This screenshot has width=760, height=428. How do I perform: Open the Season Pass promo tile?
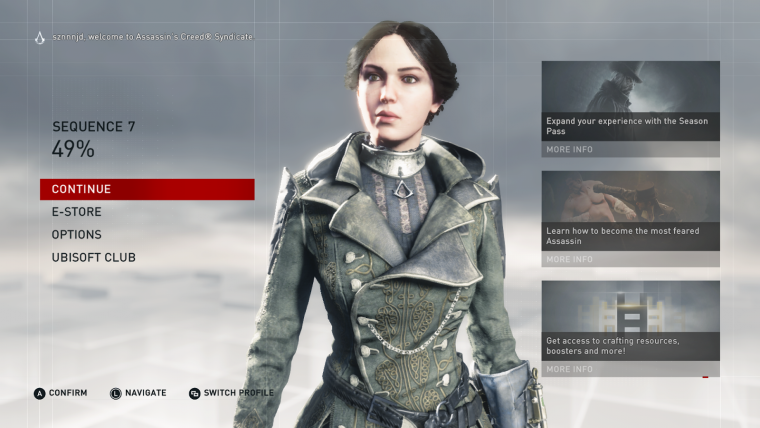click(630, 108)
